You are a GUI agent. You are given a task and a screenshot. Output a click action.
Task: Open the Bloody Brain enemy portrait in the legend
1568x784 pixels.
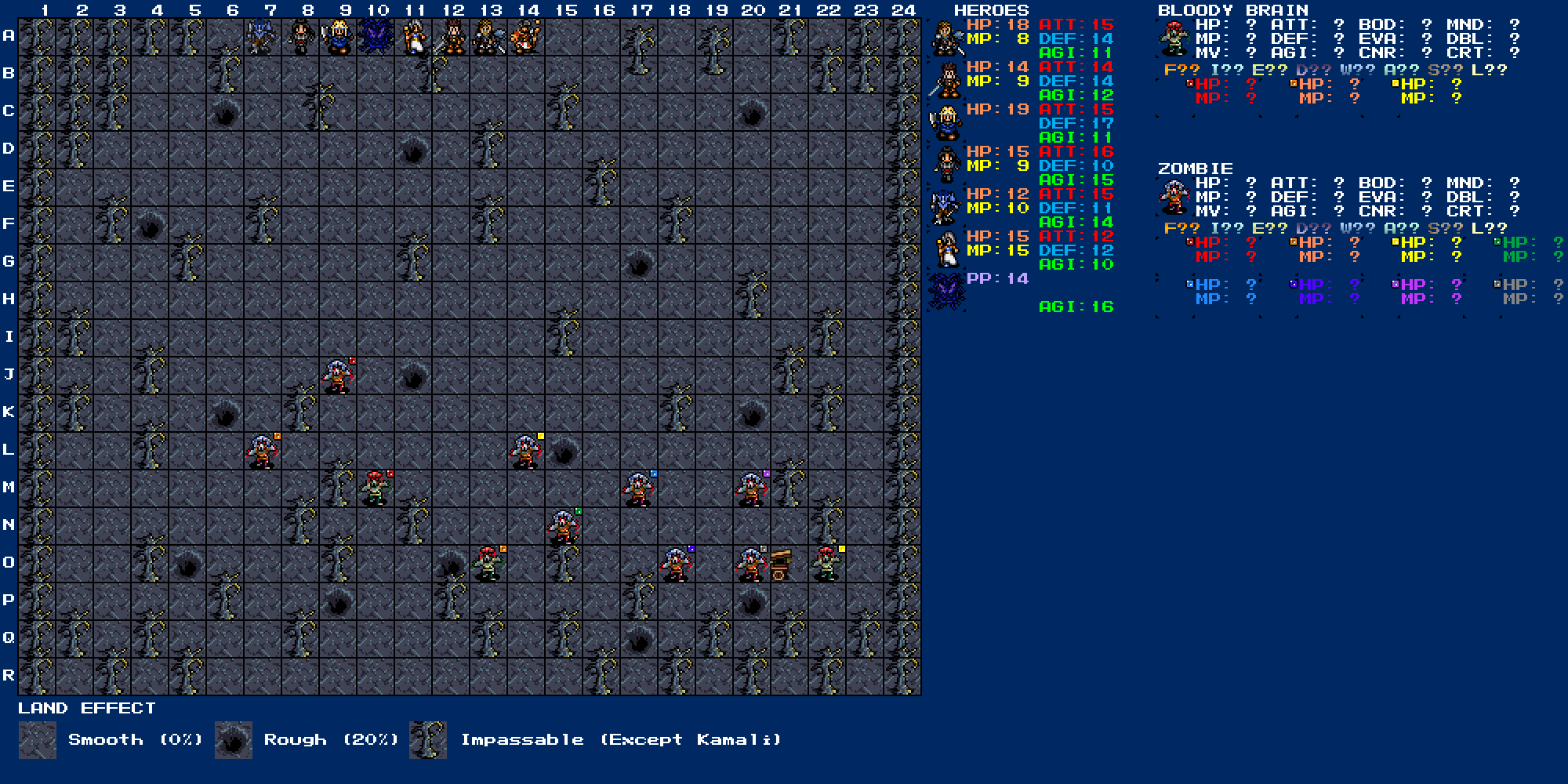click(1174, 39)
